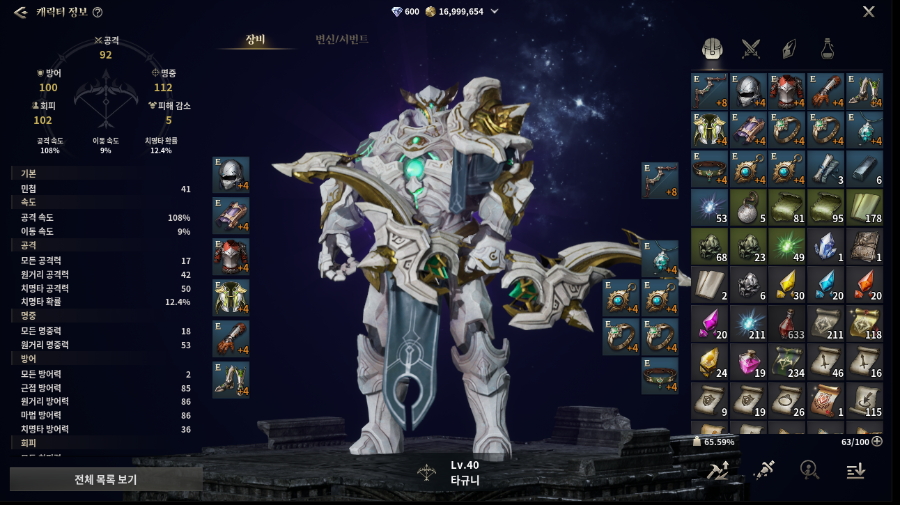Choose the red potion stack of 633

[x=788, y=324]
